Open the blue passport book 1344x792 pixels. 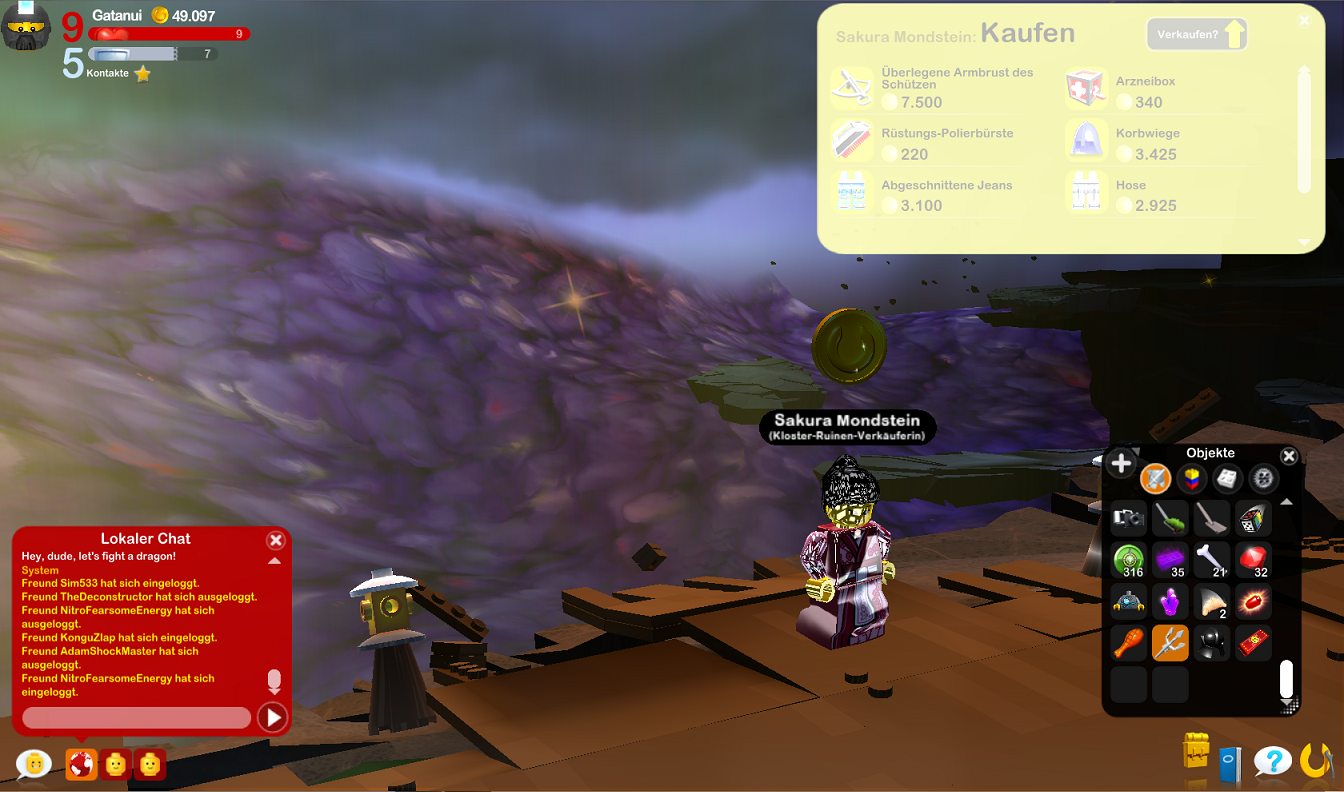pyautogui.click(x=1232, y=763)
